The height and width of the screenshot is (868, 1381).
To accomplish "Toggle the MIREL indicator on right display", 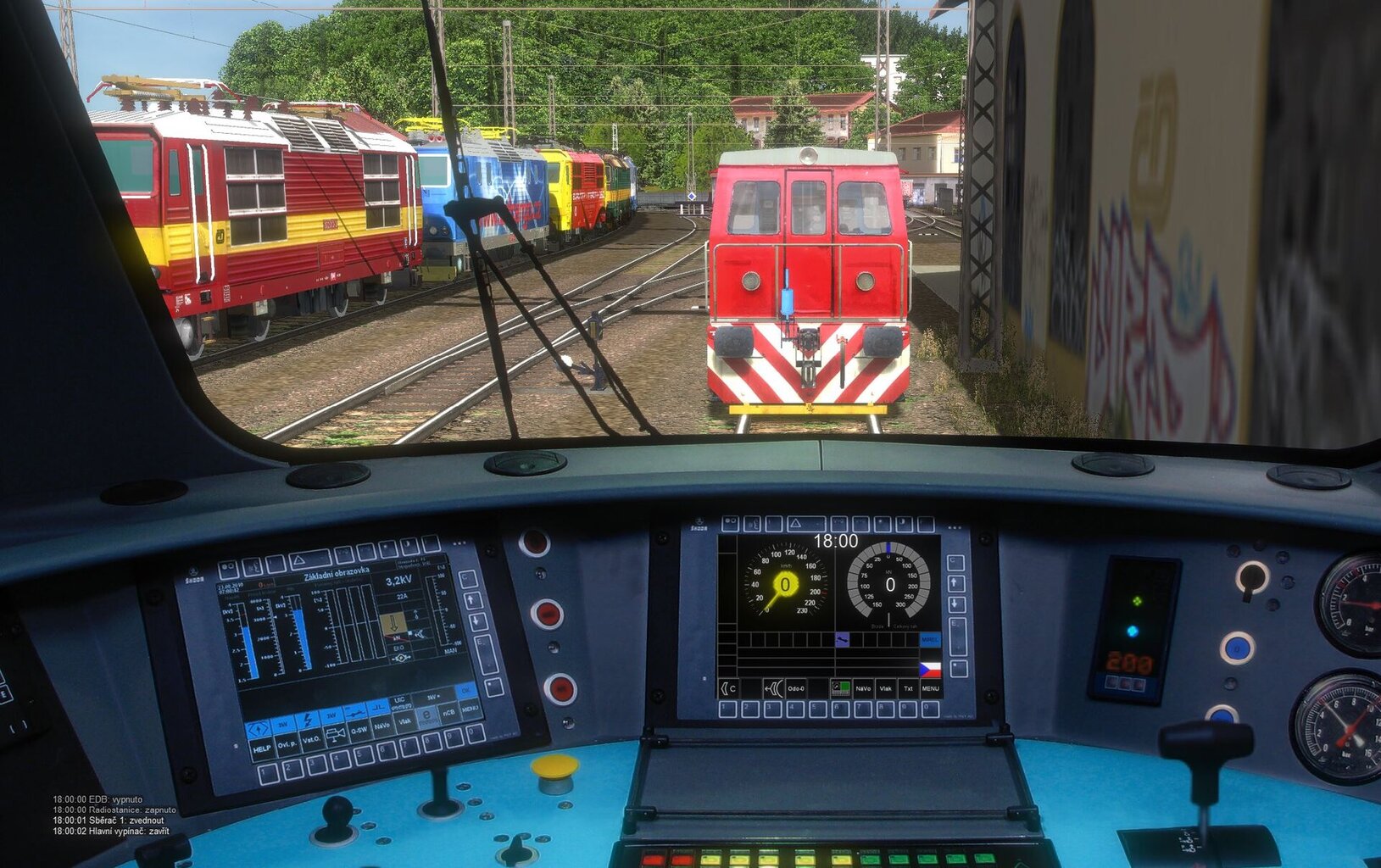I will point(931,640).
